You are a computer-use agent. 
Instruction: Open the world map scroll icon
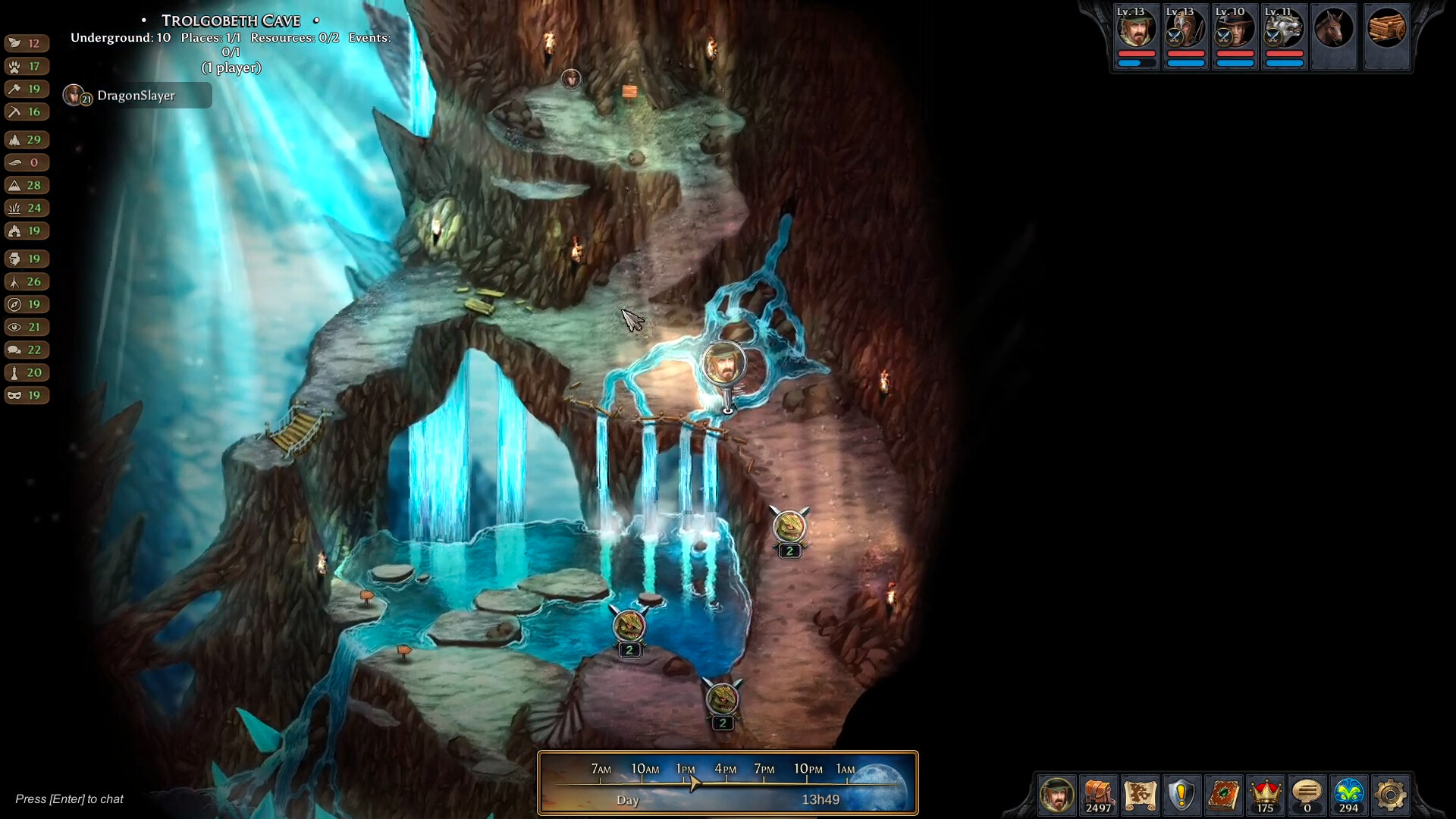click(x=1141, y=795)
